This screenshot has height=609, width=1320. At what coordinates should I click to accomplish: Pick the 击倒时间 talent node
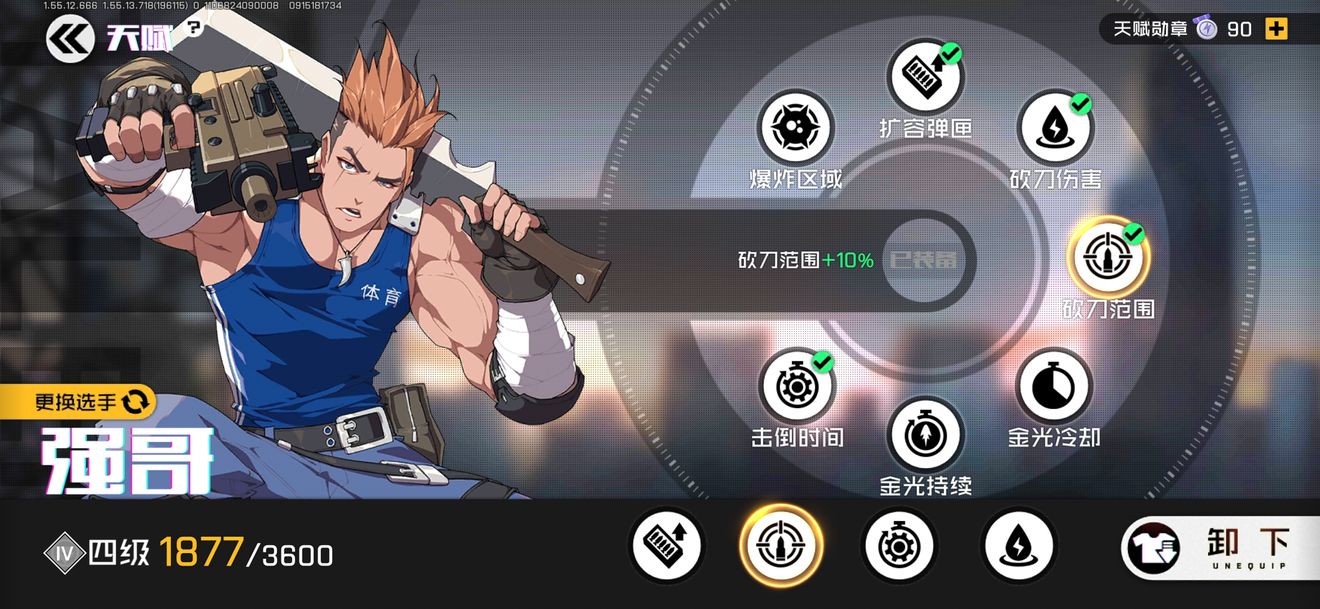pyautogui.click(x=796, y=386)
